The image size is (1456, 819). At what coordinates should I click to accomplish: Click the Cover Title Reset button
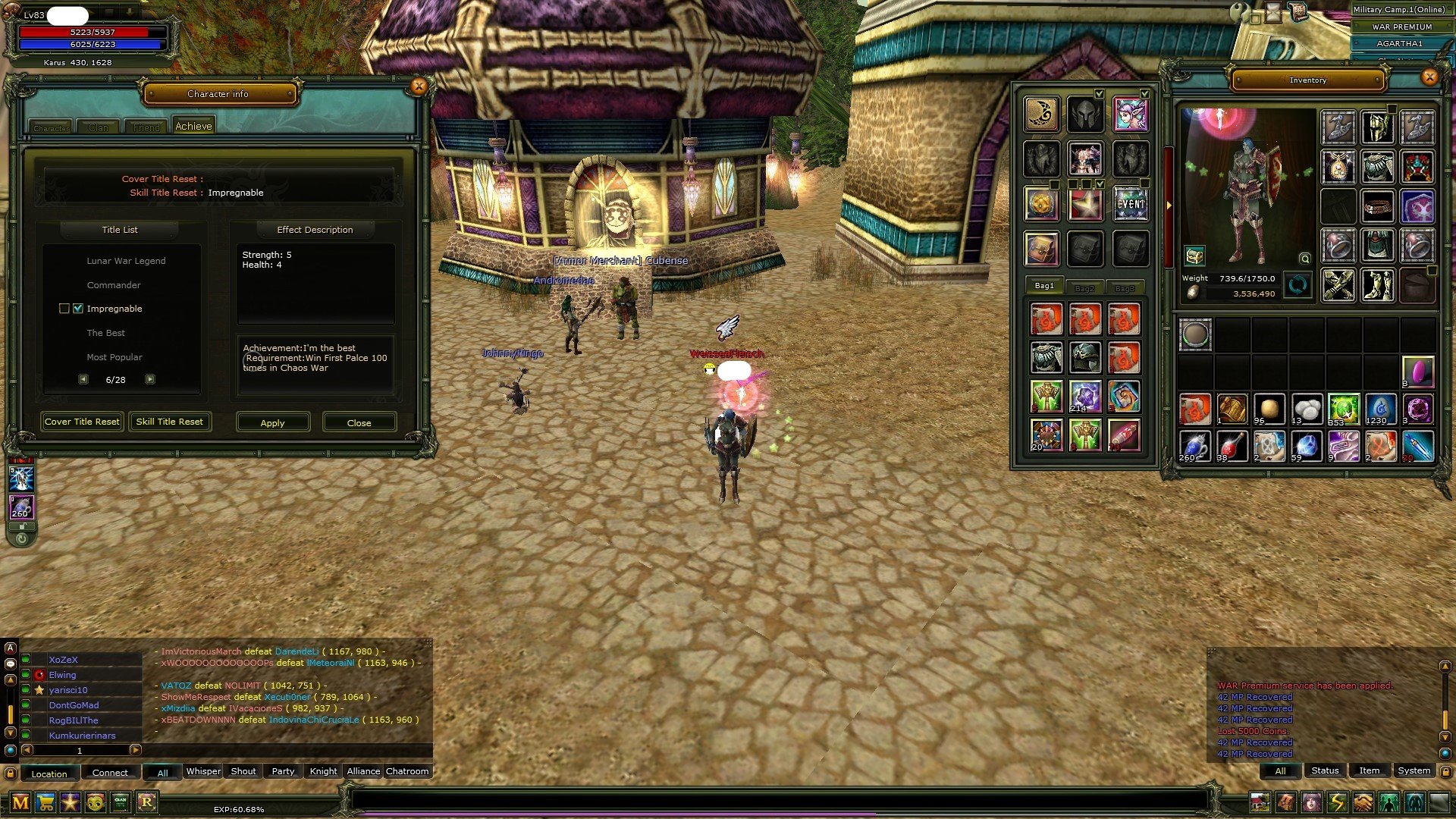82,422
